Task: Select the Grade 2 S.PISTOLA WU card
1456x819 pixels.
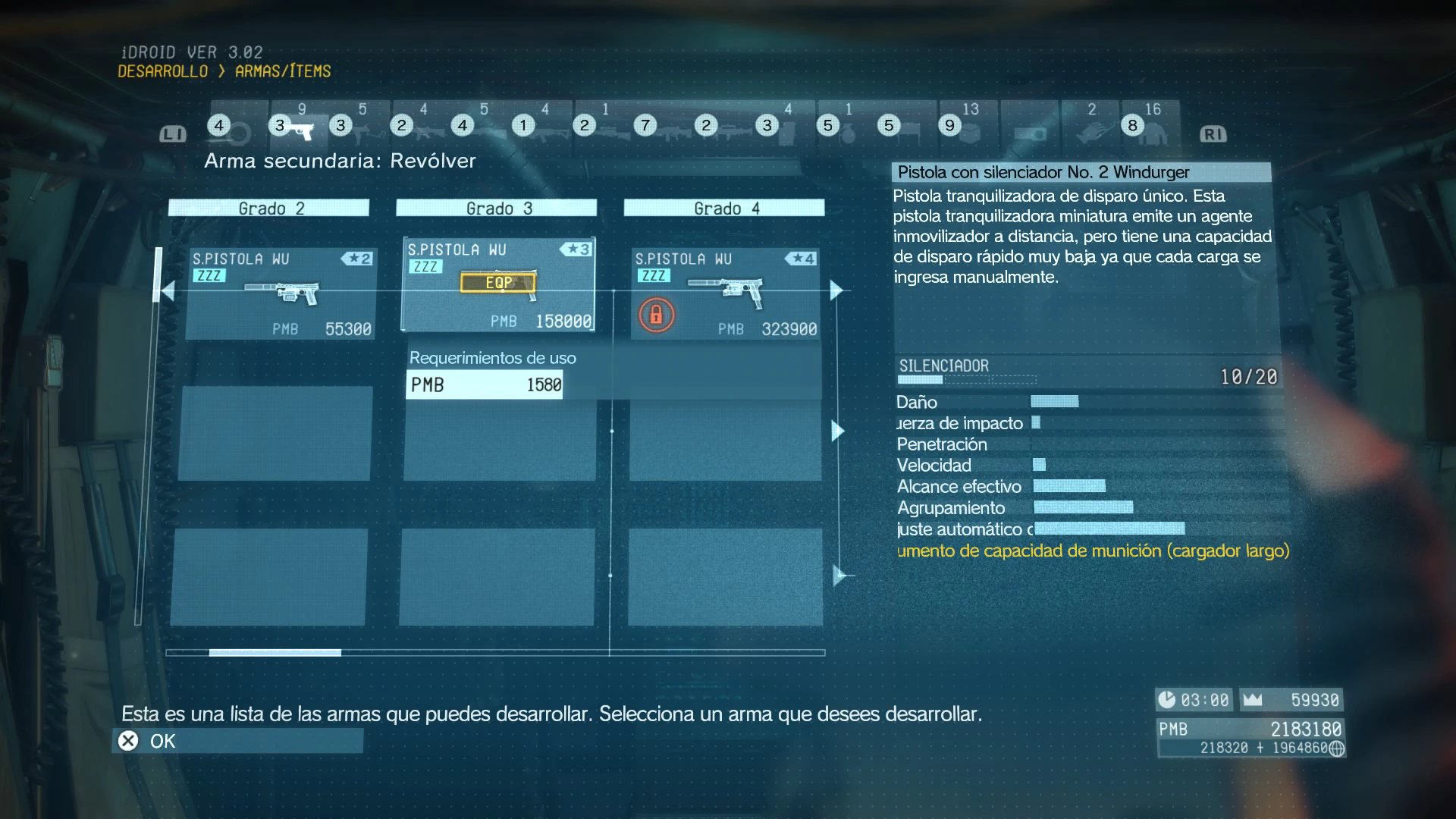Action: (281, 293)
